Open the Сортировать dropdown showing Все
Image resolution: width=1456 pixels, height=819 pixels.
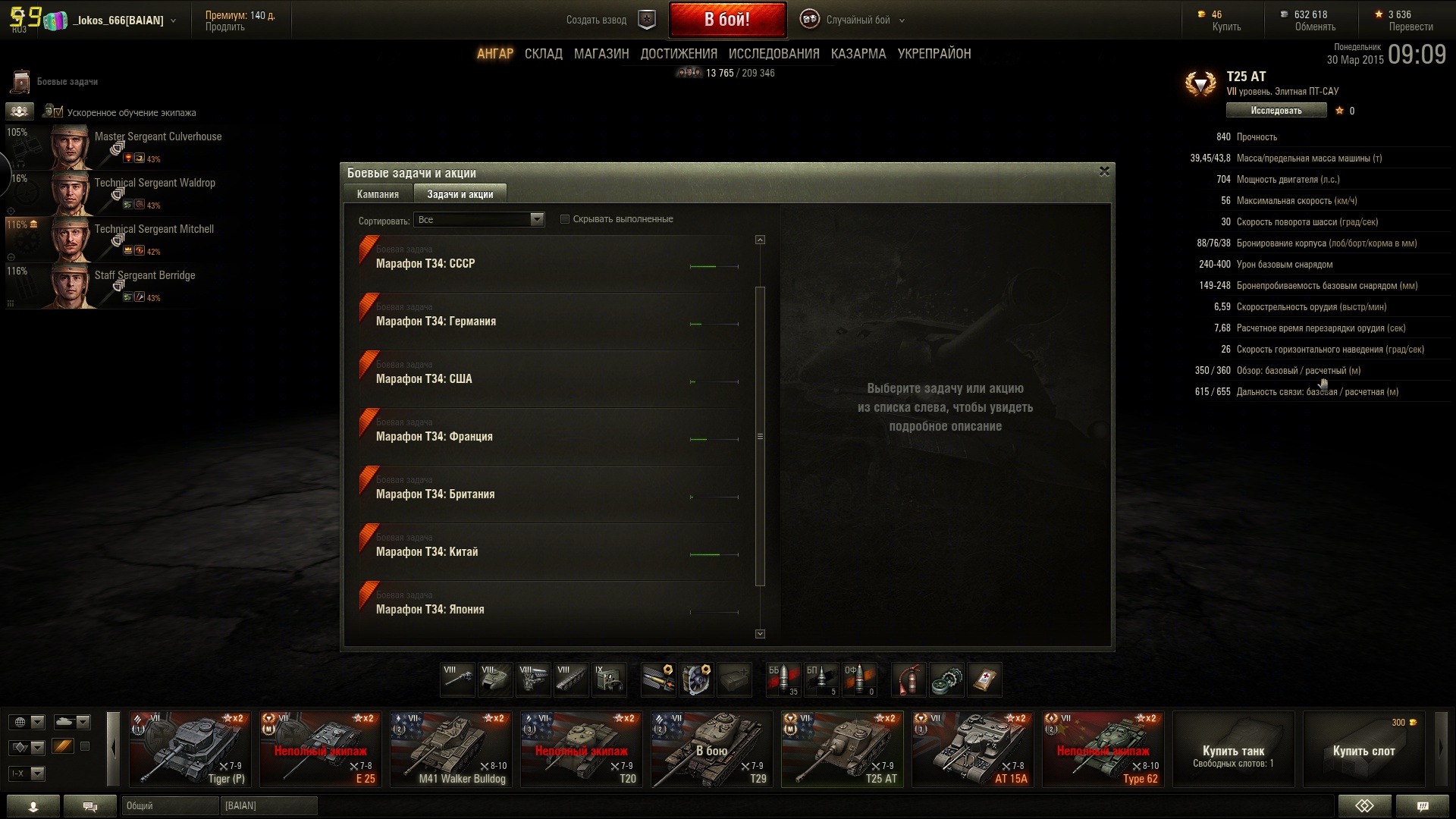tap(479, 220)
